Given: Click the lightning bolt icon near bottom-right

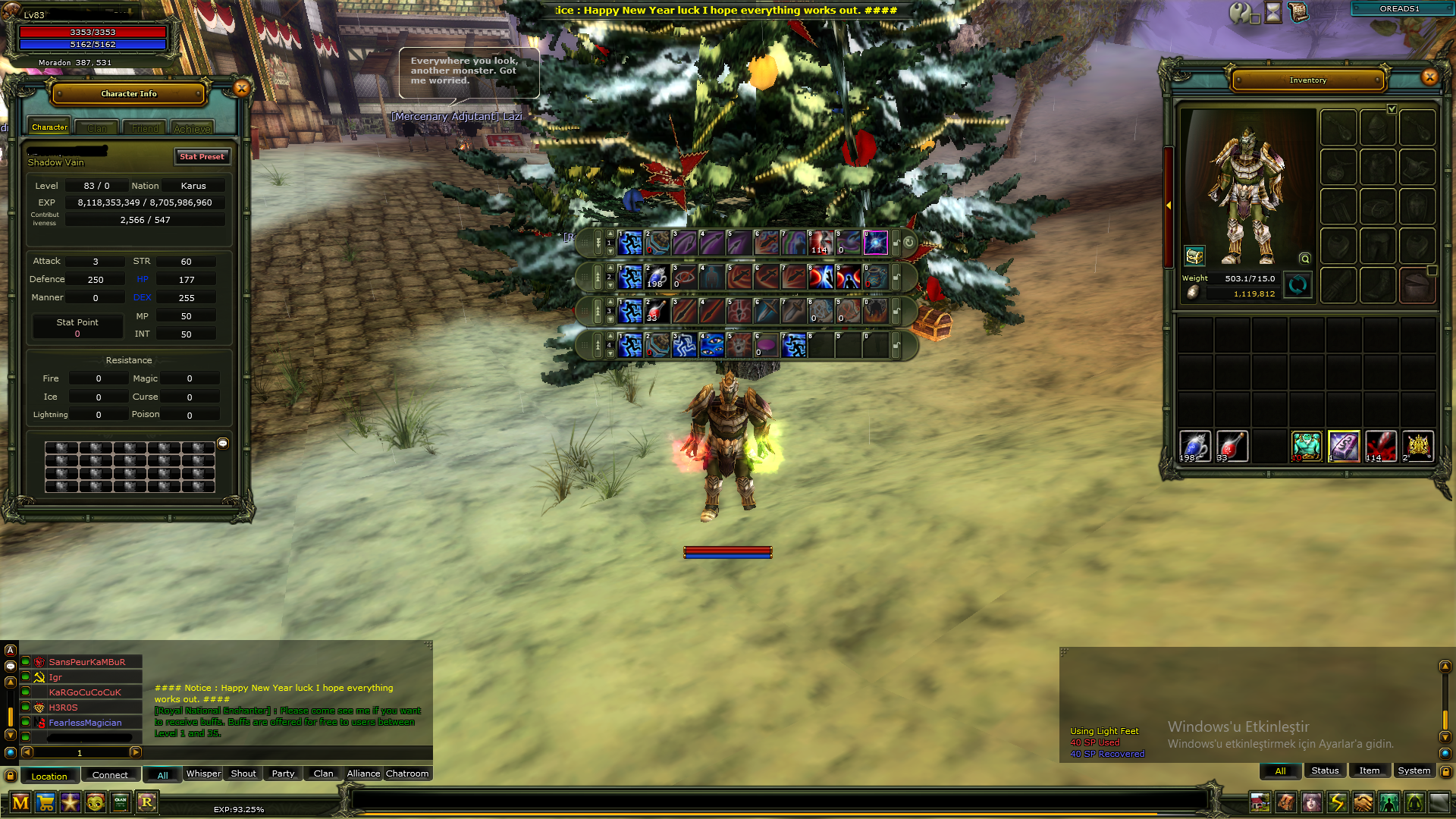Looking at the screenshot, I should pos(1338,802).
